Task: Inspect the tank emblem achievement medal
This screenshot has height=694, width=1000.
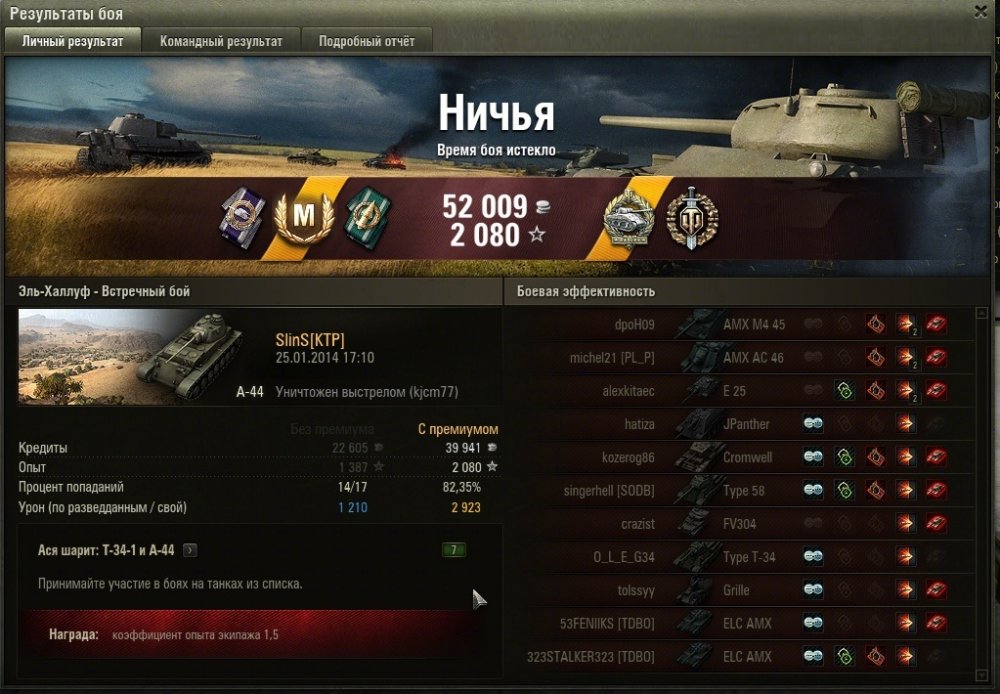Action: [x=629, y=217]
